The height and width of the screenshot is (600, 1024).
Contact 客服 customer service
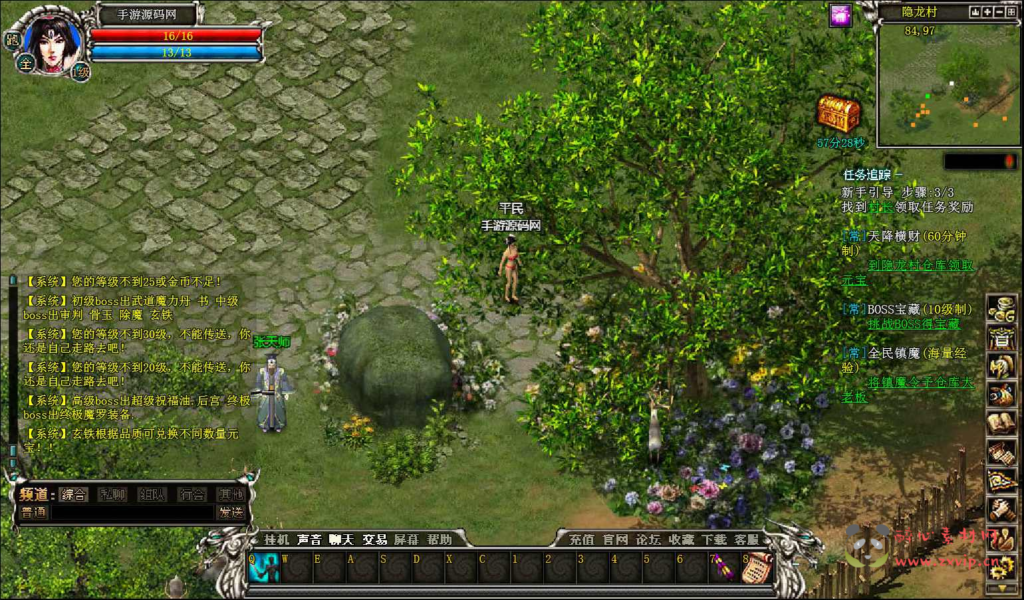746,539
